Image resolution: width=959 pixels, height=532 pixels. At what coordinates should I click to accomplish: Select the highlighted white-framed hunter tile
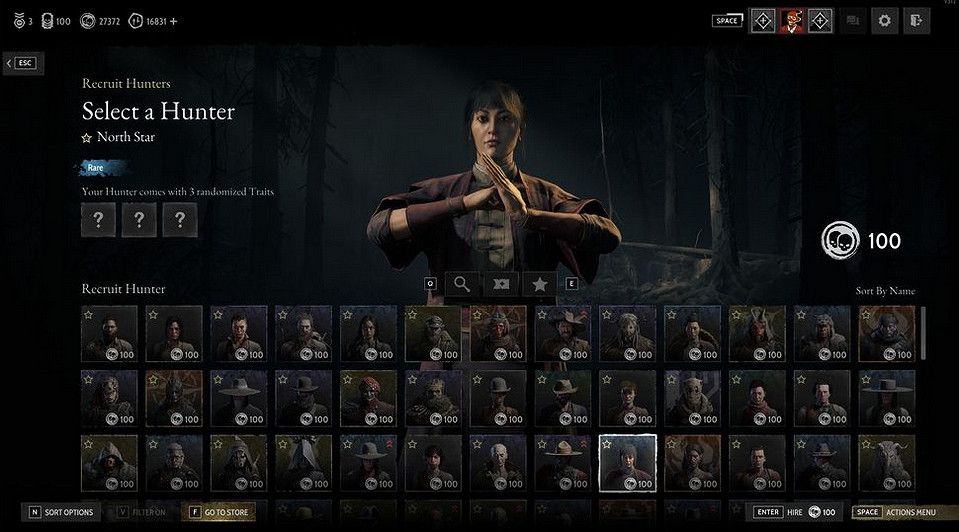627,462
